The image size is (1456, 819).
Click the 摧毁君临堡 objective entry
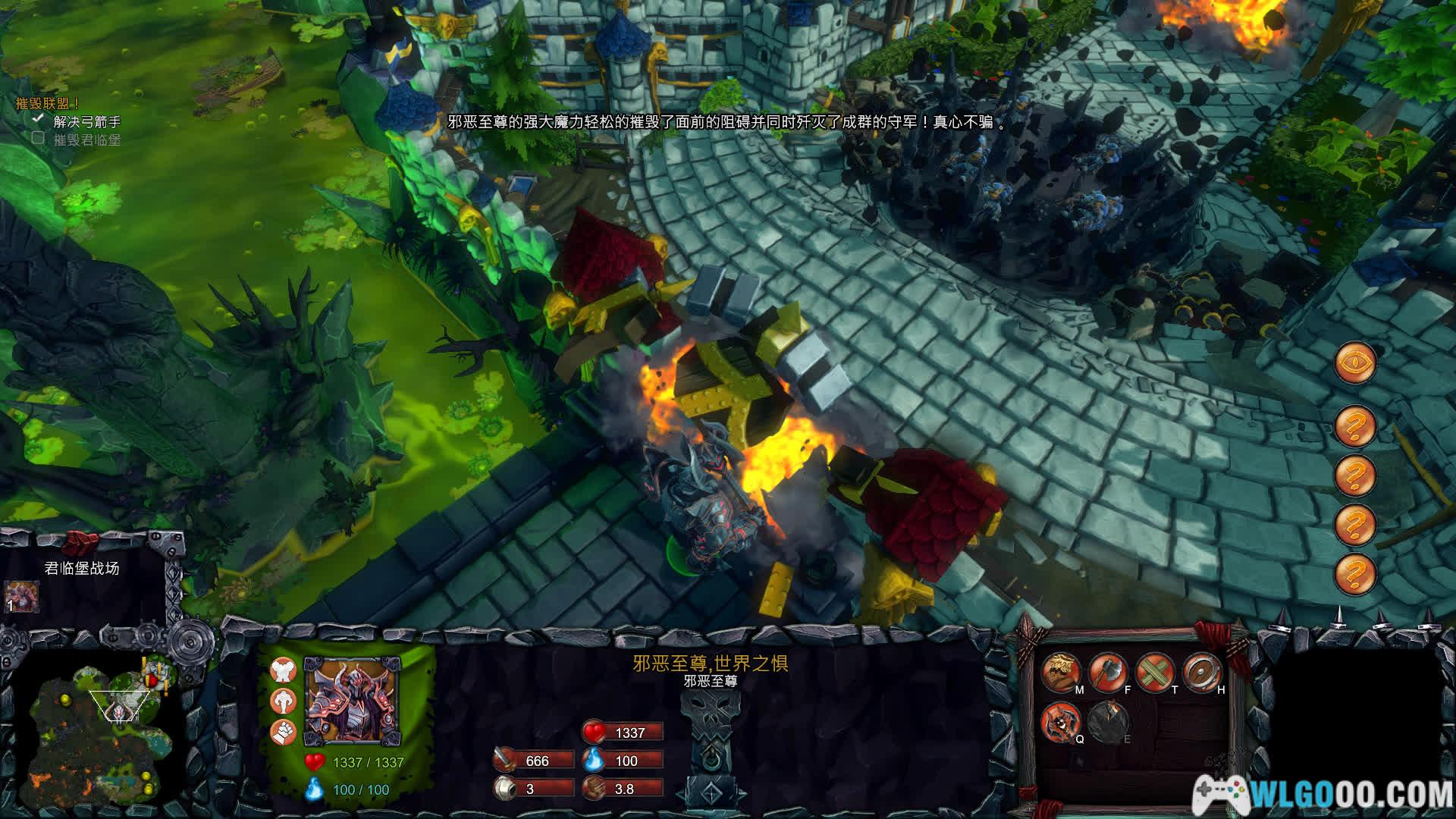click(x=86, y=140)
